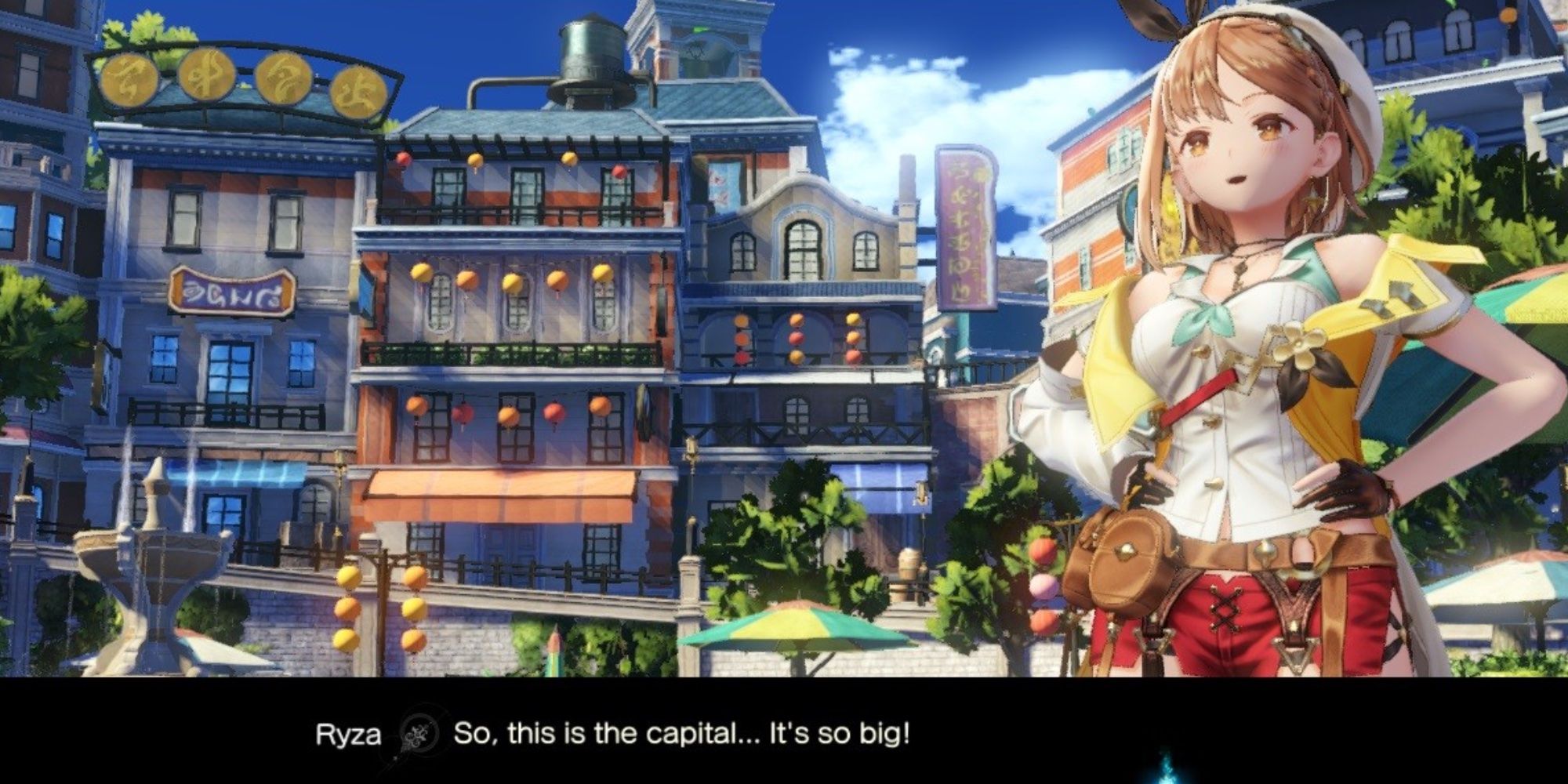Click the blue flame dialogue advance indicator
Screen dimensions: 1568x784
click(x=1168, y=771)
